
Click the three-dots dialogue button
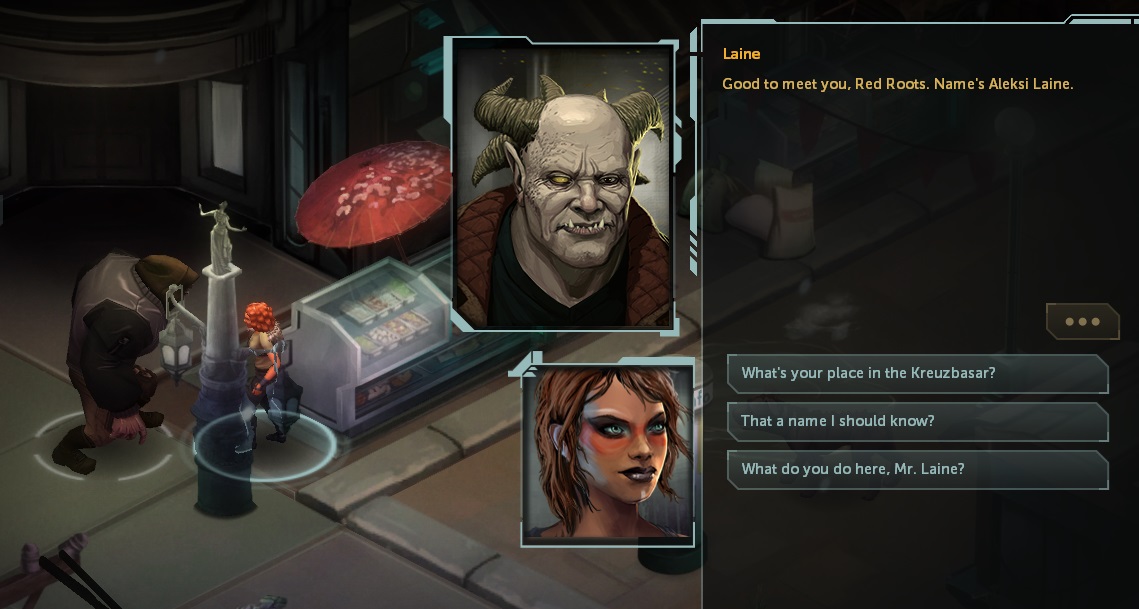point(1082,322)
